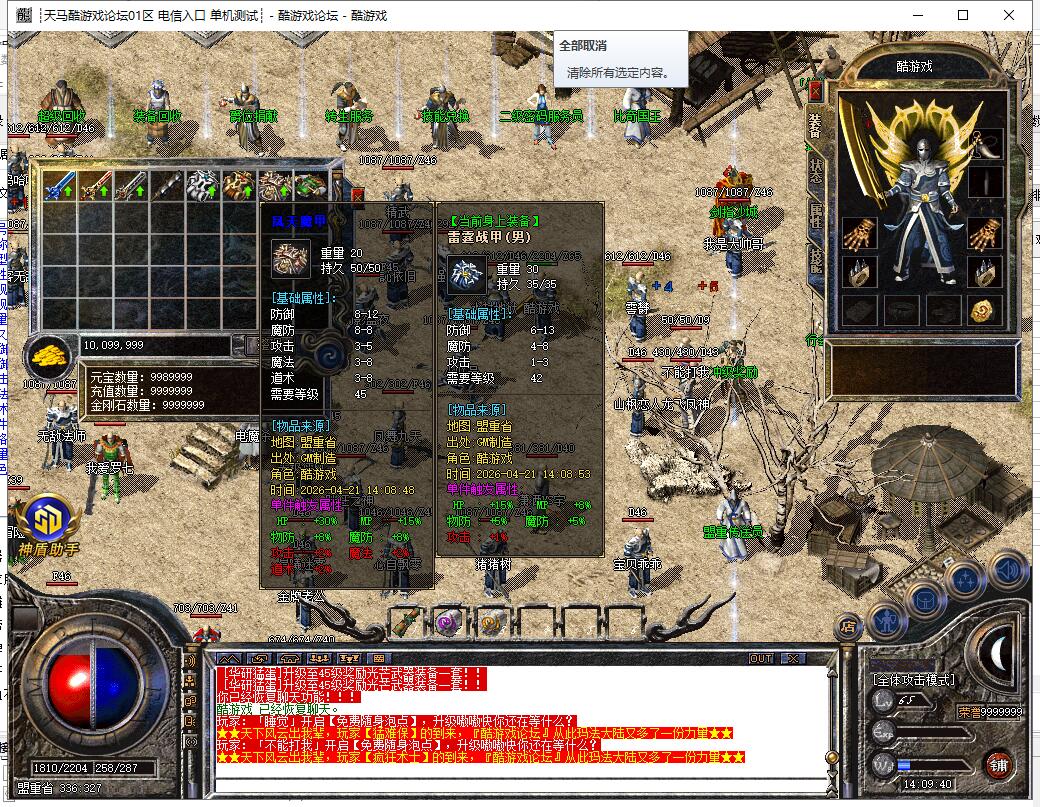Click the gold ingot pile icon
The width and height of the screenshot is (1040, 807).
point(48,353)
